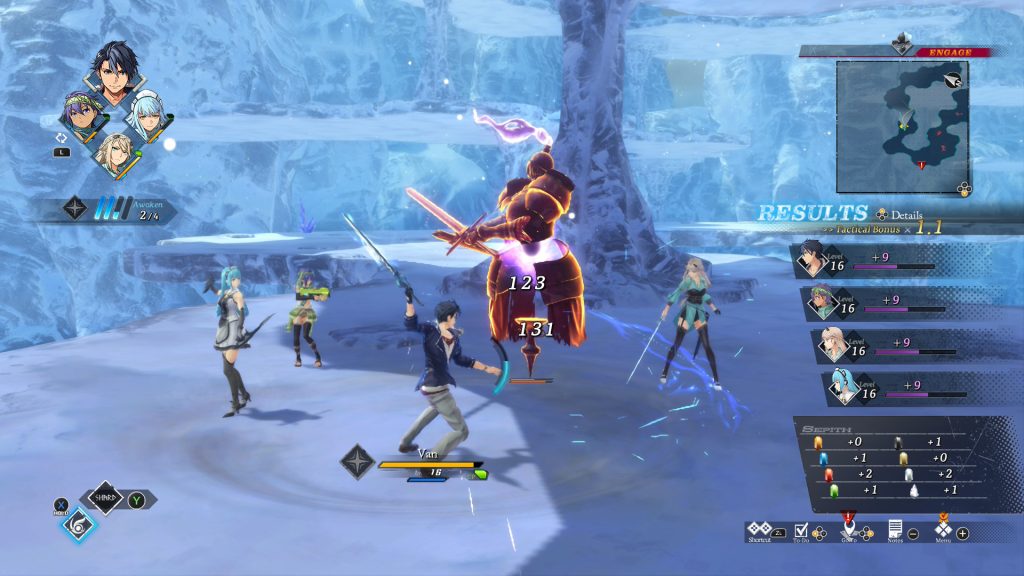The height and width of the screenshot is (576, 1024).
Task: Show battle results Details
Action: click(900, 214)
